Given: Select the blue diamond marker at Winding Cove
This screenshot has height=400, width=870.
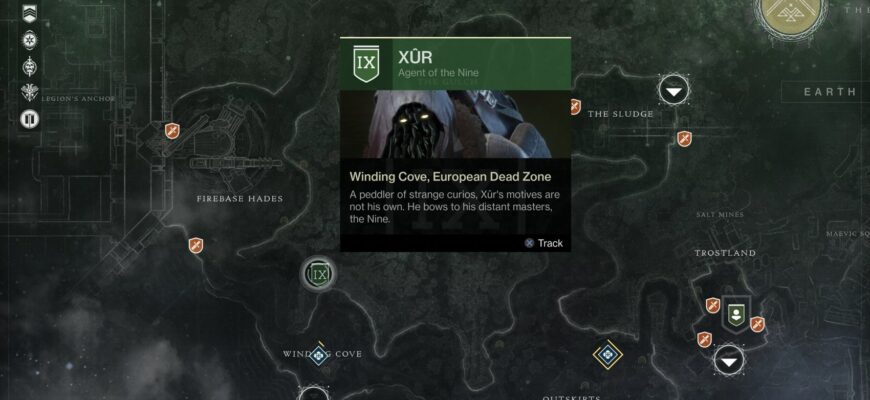Looking at the screenshot, I should click(319, 354).
